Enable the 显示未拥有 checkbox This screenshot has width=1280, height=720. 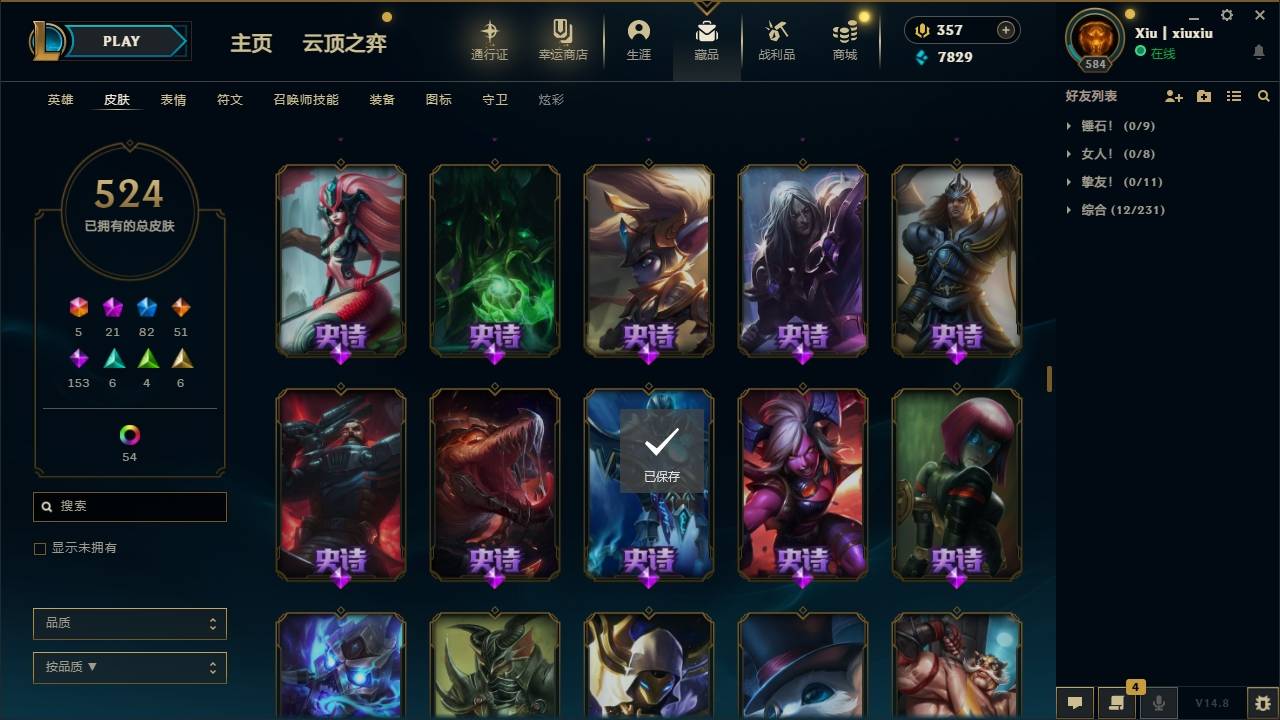point(39,548)
